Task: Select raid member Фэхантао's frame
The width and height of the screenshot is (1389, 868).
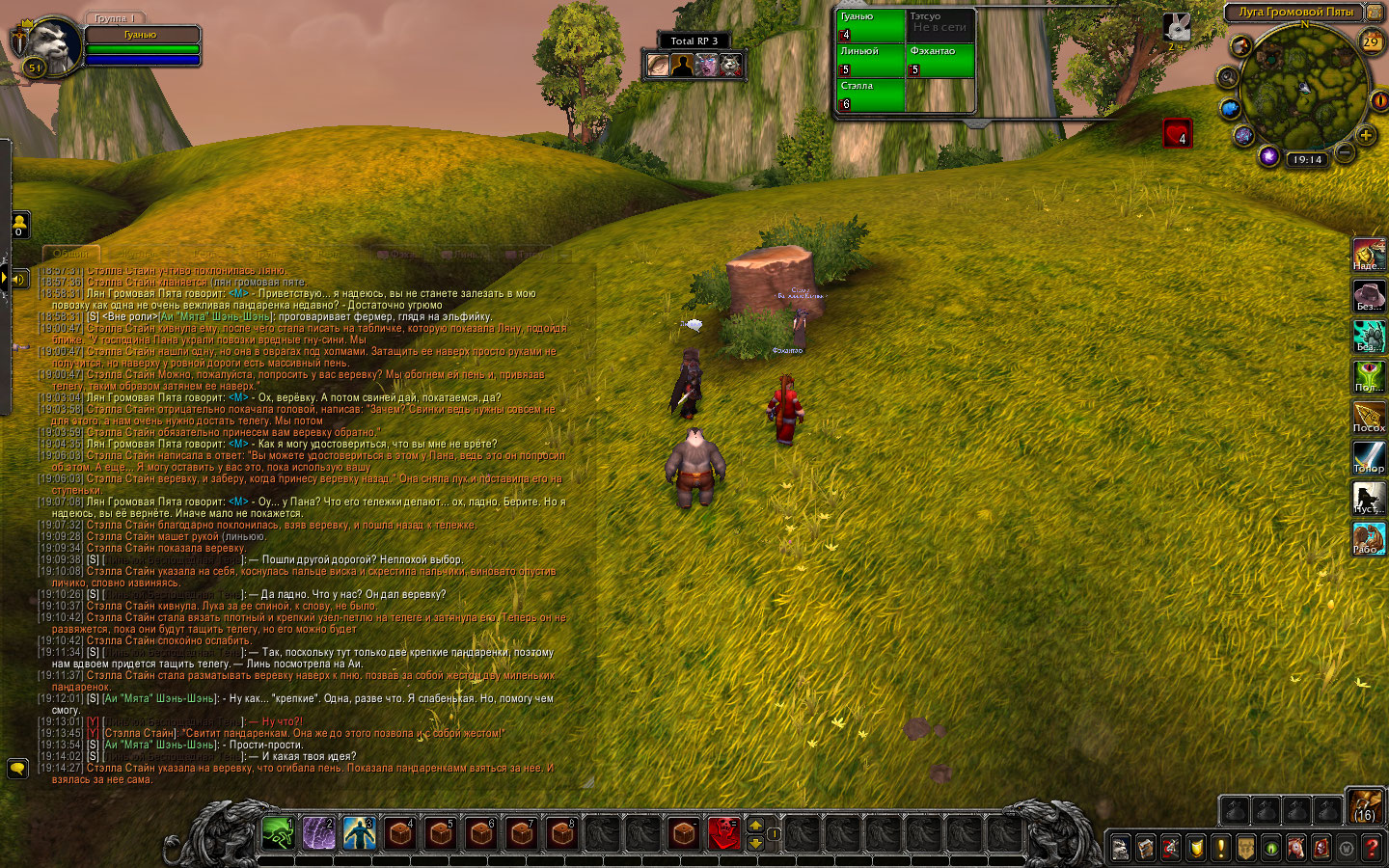Action: [x=940, y=60]
